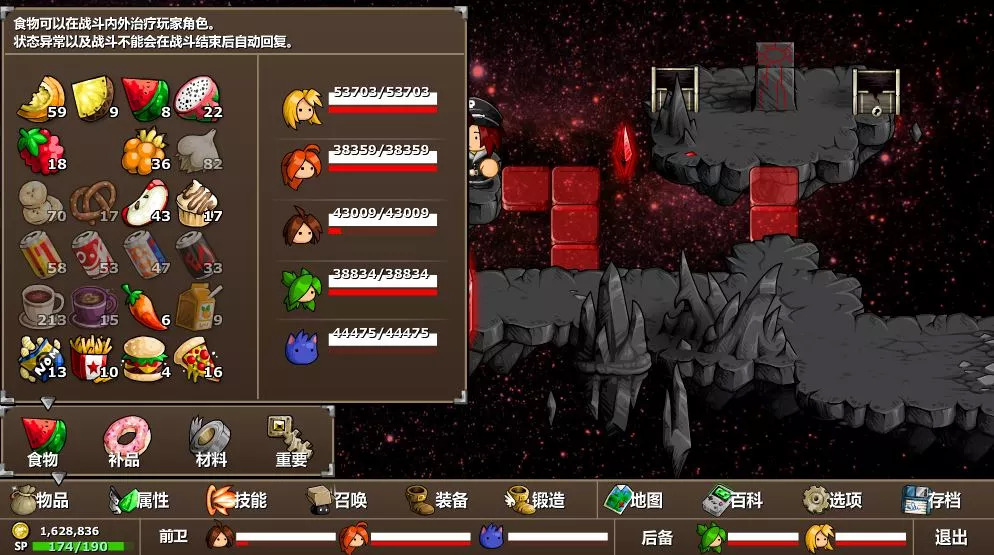Switch to the 补品 tonics tab
This screenshot has width=994, height=555.
pos(124,442)
